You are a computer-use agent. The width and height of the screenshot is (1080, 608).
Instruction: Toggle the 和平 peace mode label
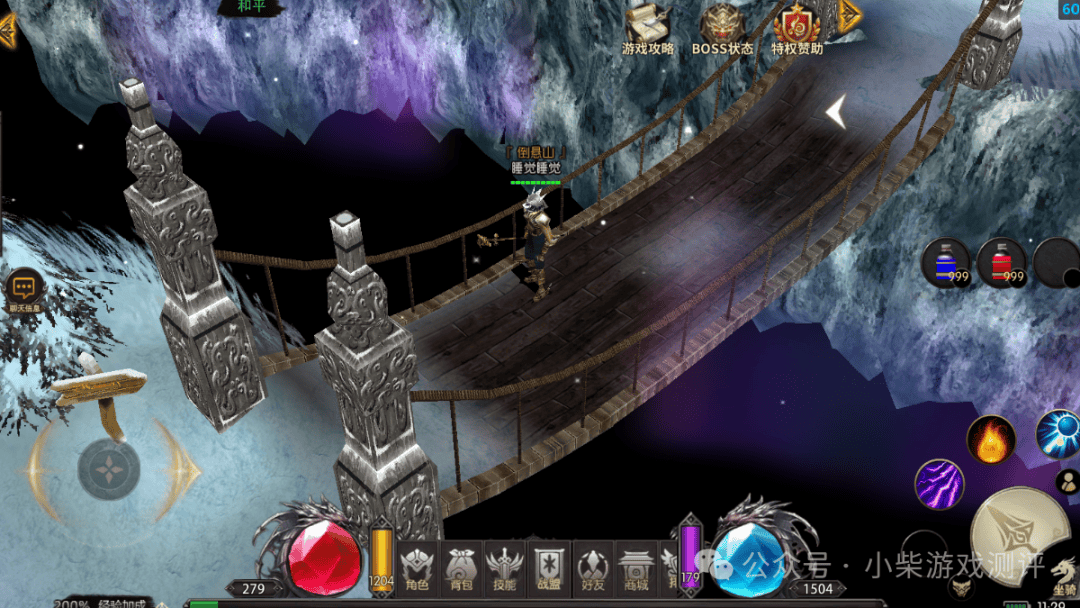pos(250,7)
